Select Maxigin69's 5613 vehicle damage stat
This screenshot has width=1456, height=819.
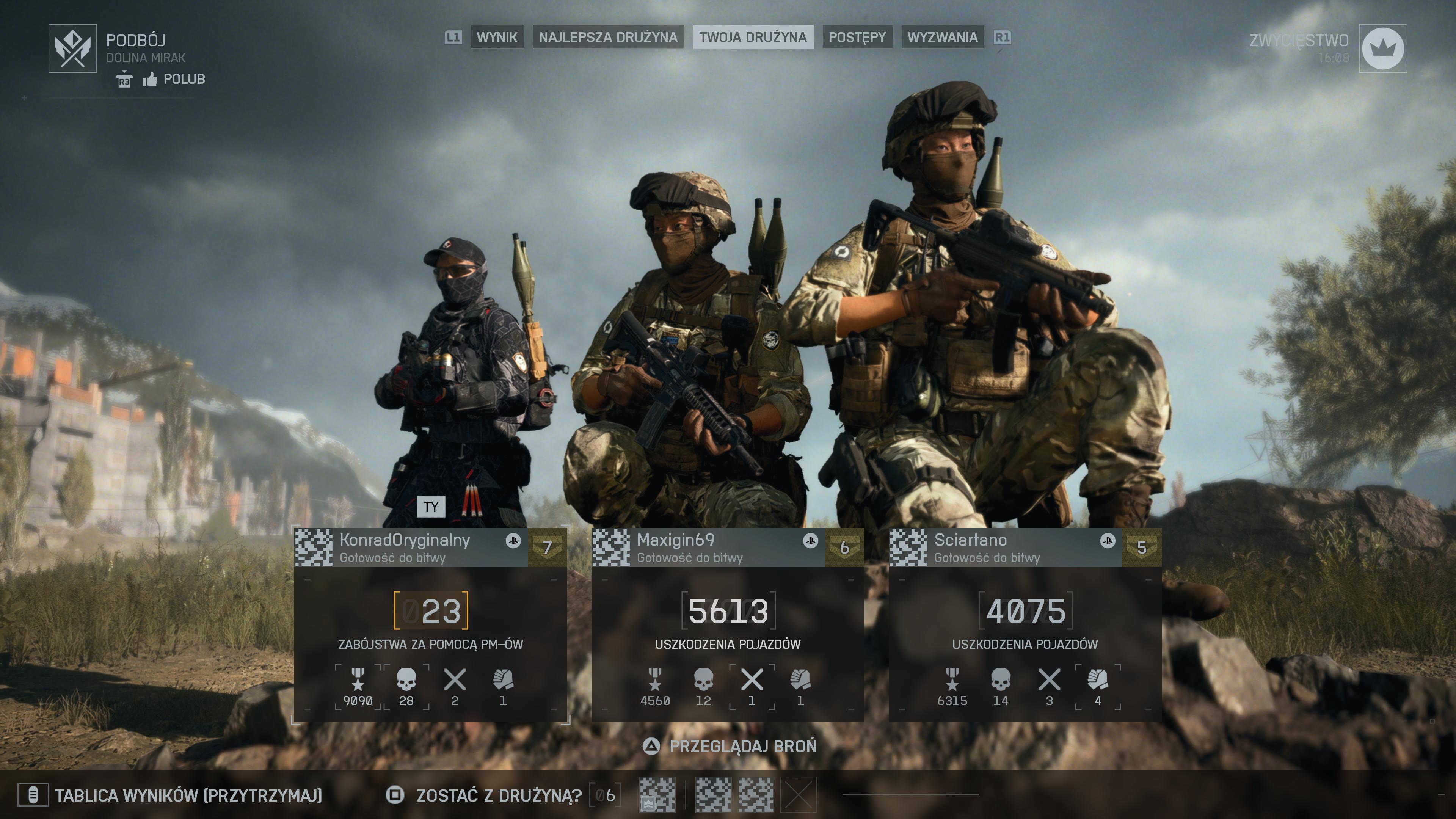pyautogui.click(x=728, y=611)
